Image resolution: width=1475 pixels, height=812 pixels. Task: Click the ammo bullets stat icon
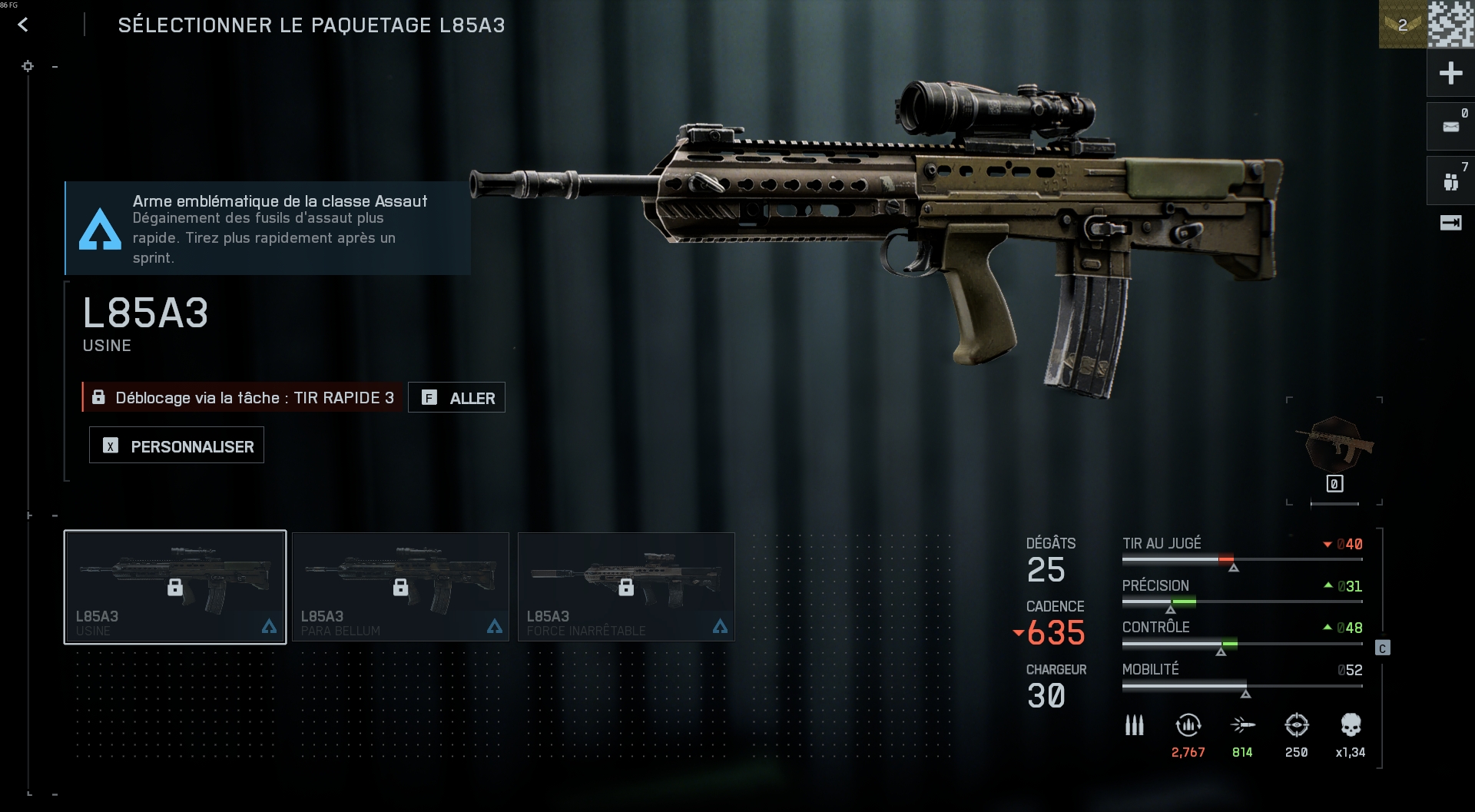[x=1133, y=725]
